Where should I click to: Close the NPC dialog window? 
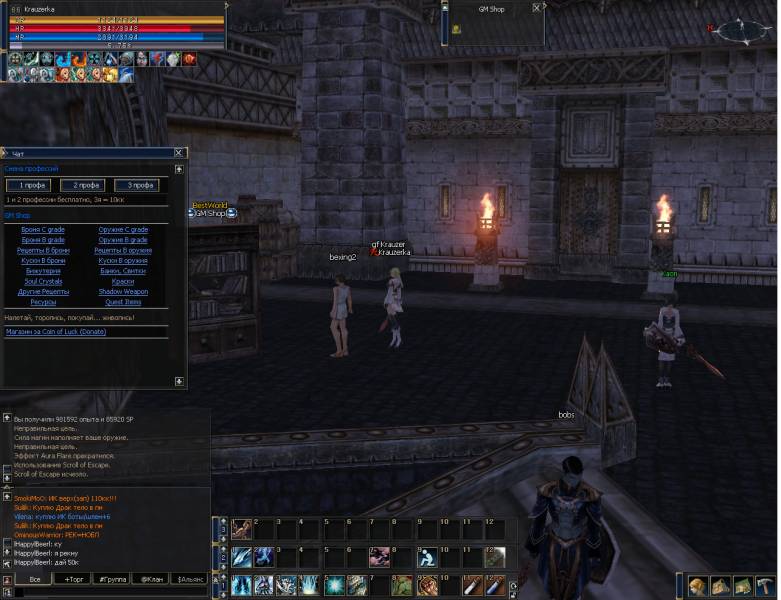click(179, 153)
